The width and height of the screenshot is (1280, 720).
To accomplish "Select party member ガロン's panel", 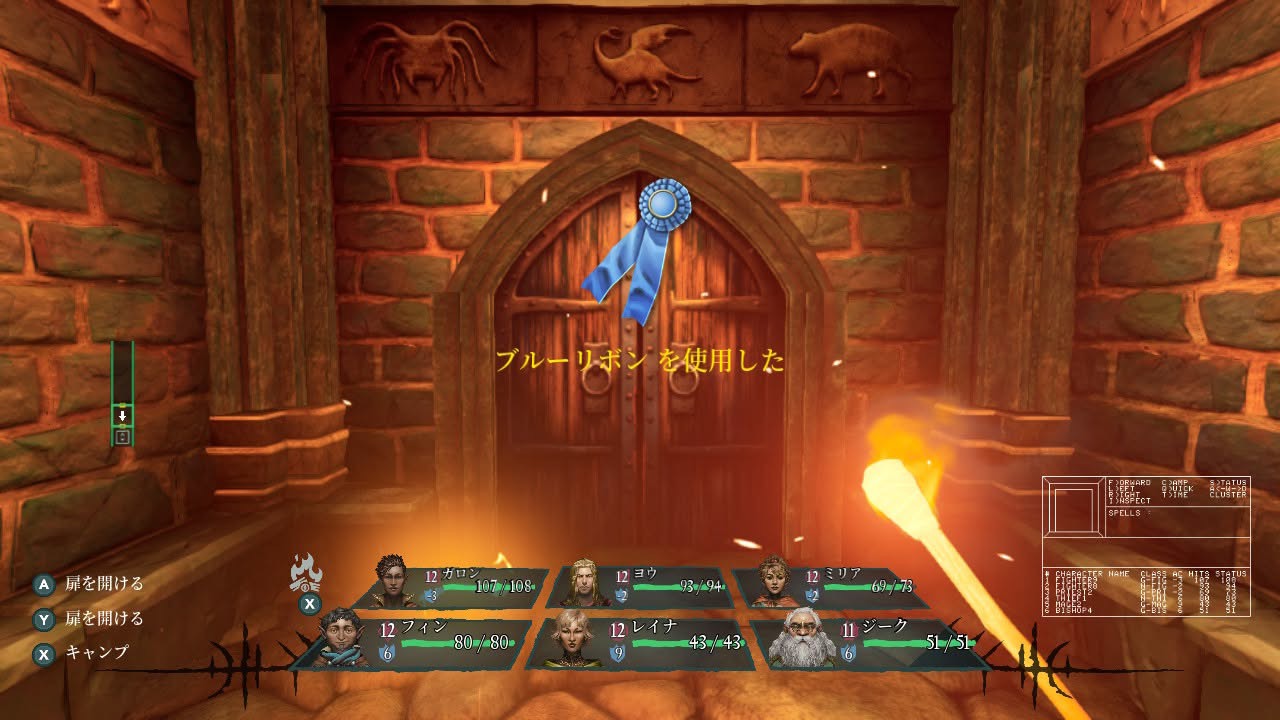I will (458, 587).
